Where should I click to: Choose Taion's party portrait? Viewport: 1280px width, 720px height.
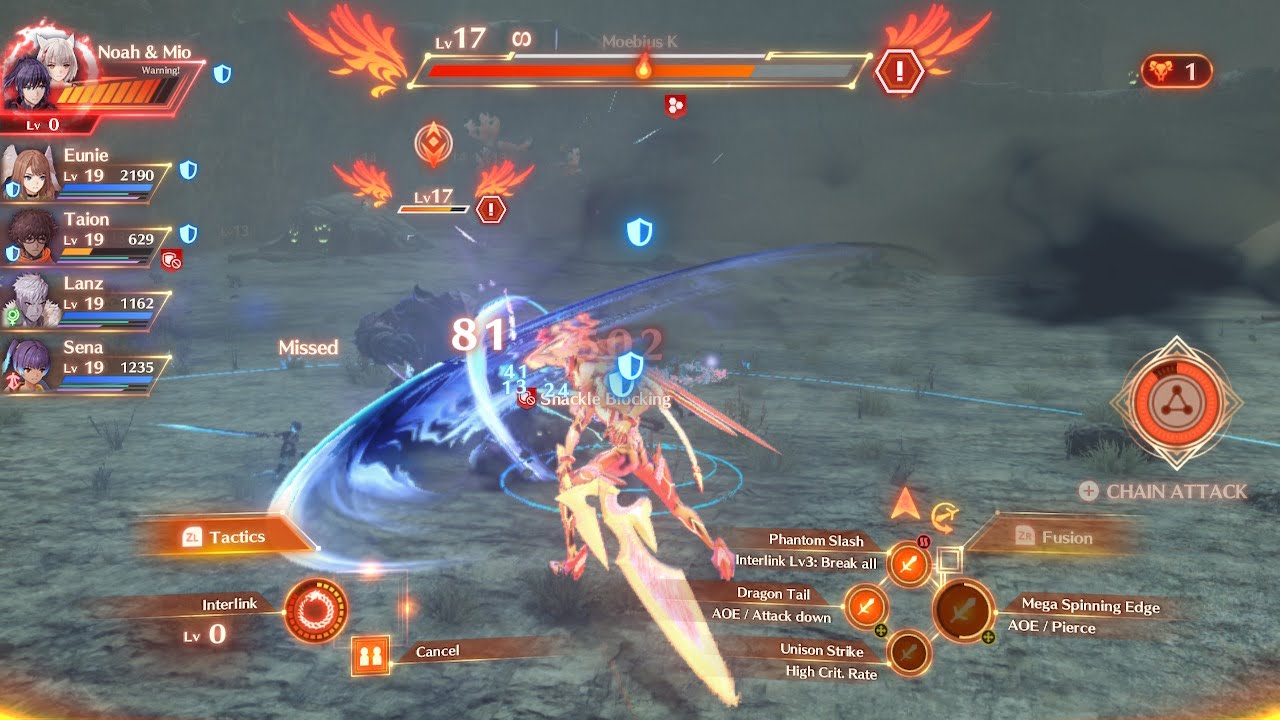[31, 238]
